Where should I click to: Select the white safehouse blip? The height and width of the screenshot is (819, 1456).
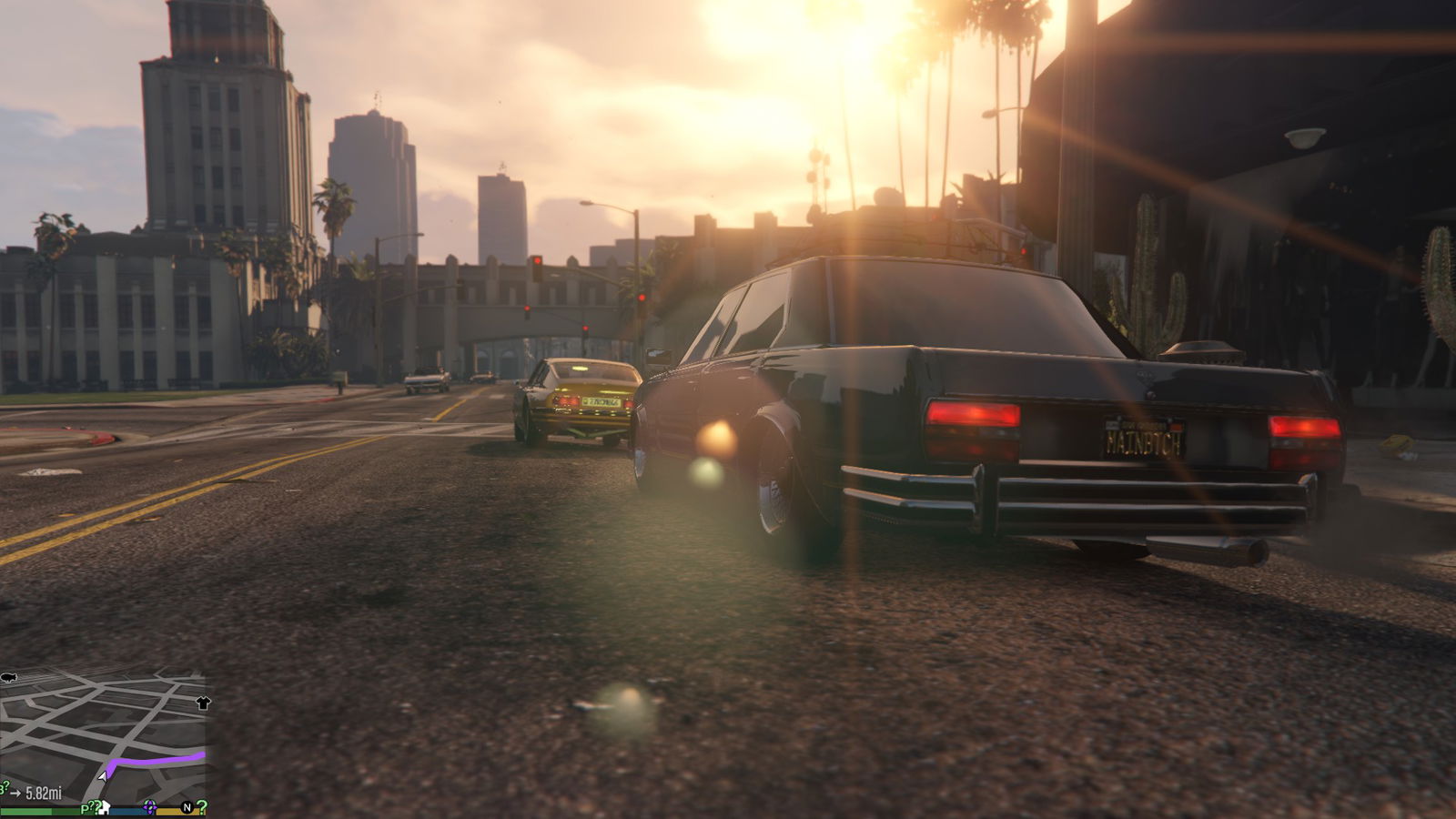point(104,807)
